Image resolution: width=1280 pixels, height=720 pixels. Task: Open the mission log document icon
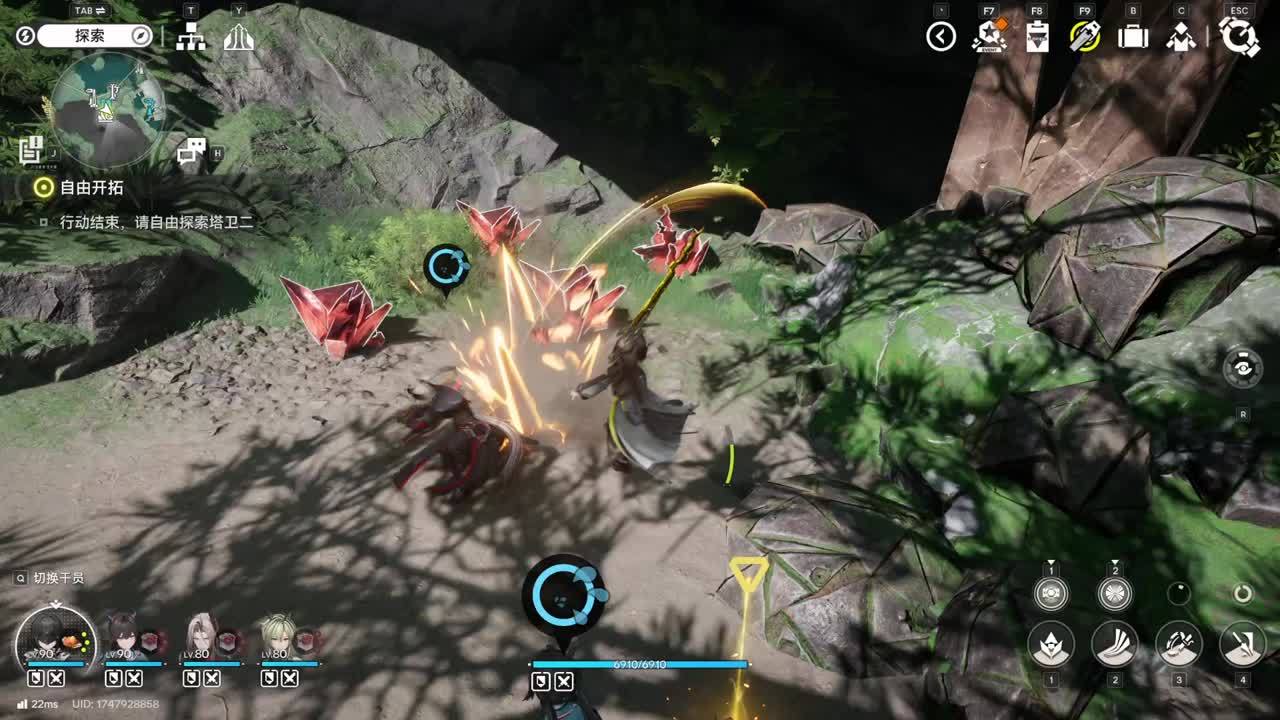(x=31, y=150)
